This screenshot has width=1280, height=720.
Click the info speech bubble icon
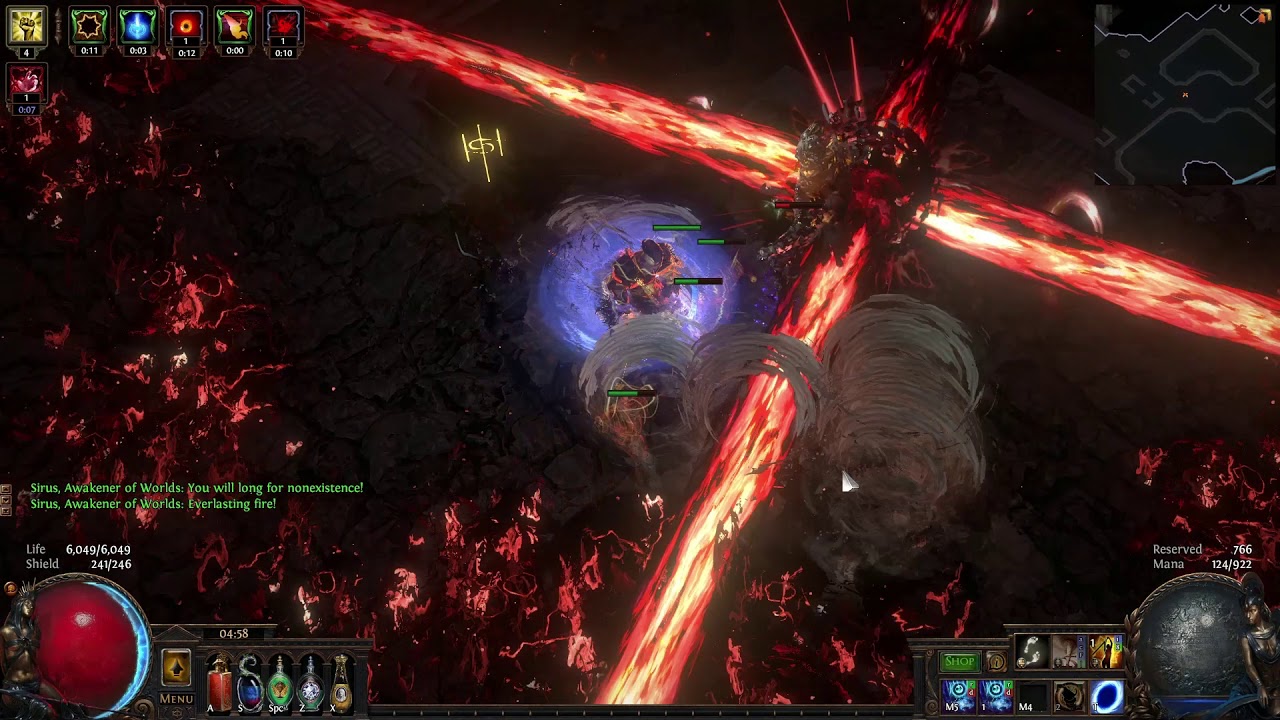(996, 662)
